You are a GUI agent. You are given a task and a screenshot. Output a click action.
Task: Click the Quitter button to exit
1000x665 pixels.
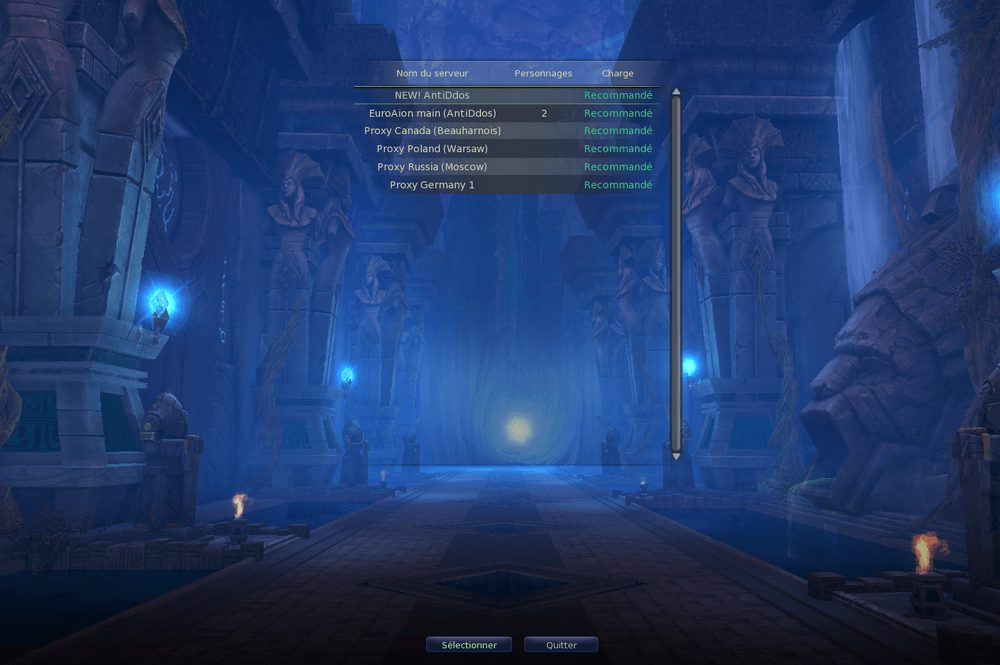tap(561, 645)
